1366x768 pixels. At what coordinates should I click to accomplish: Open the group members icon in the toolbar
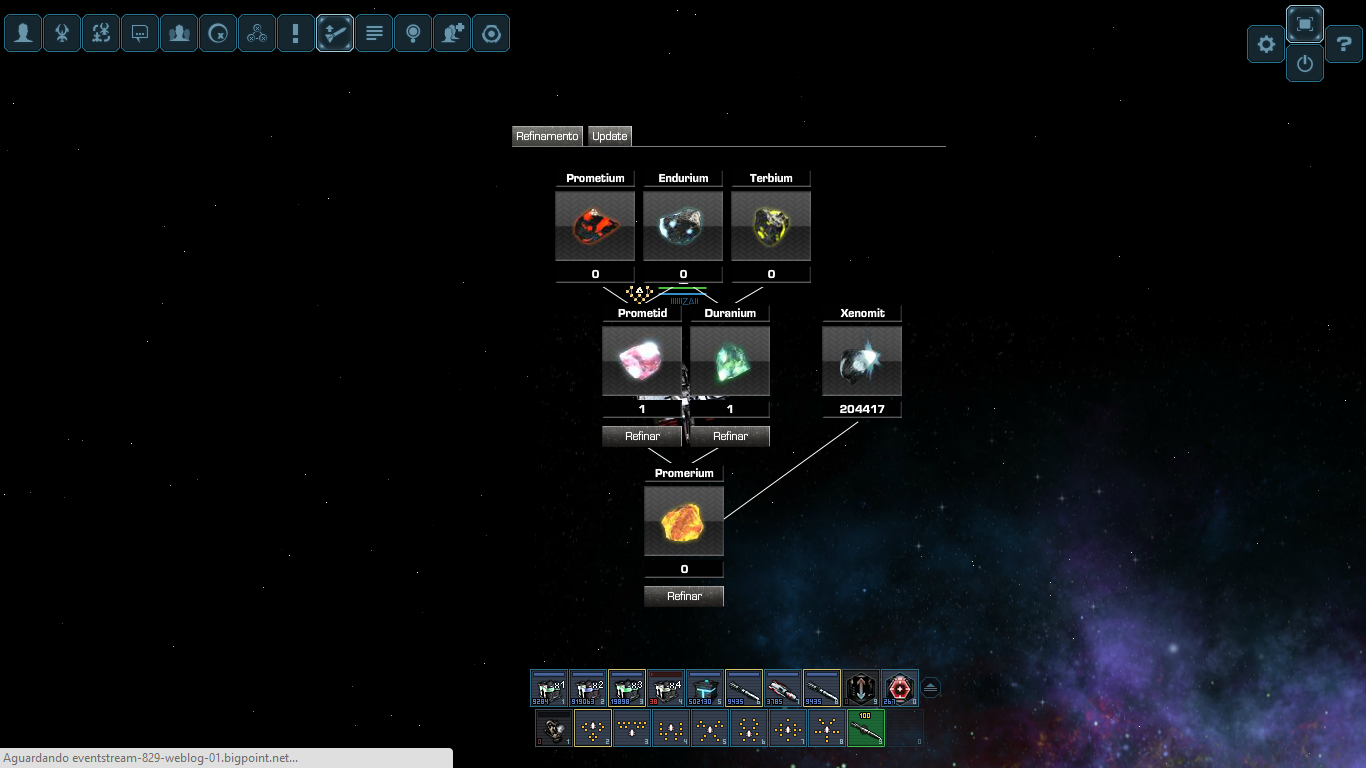pyautogui.click(x=179, y=33)
